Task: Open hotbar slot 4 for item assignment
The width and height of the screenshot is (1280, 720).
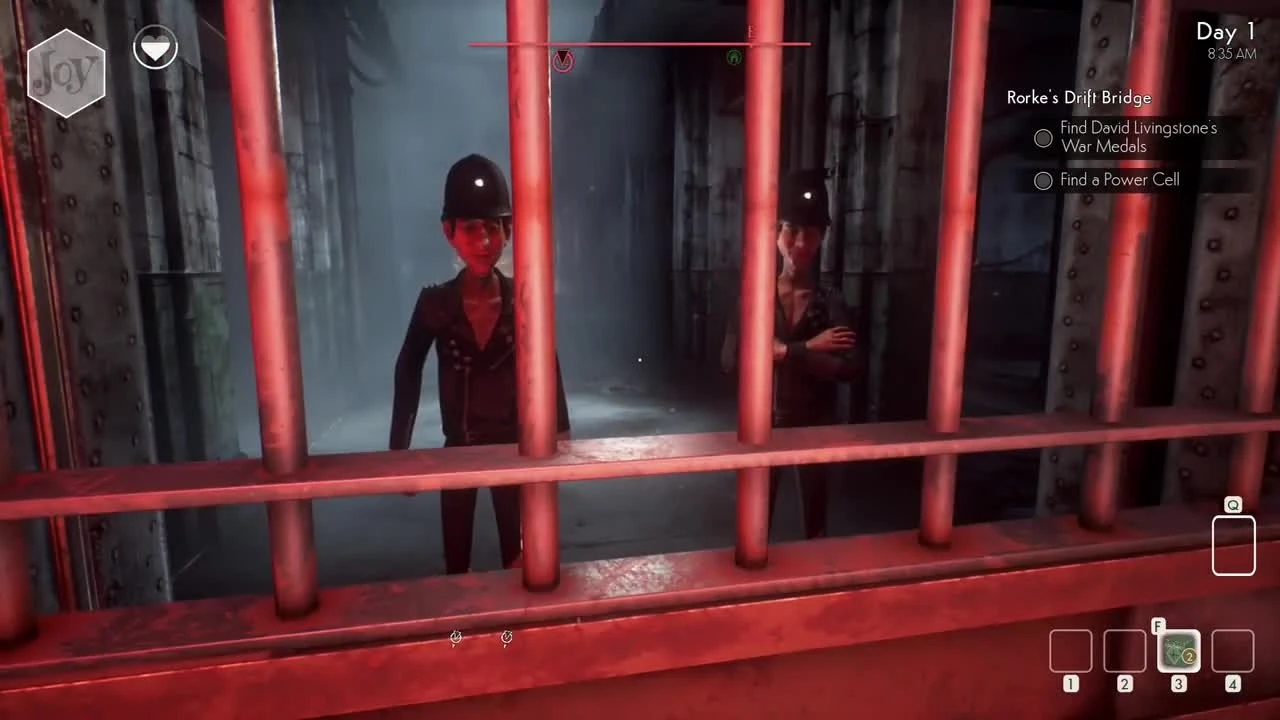Action: pyautogui.click(x=1232, y=651)
